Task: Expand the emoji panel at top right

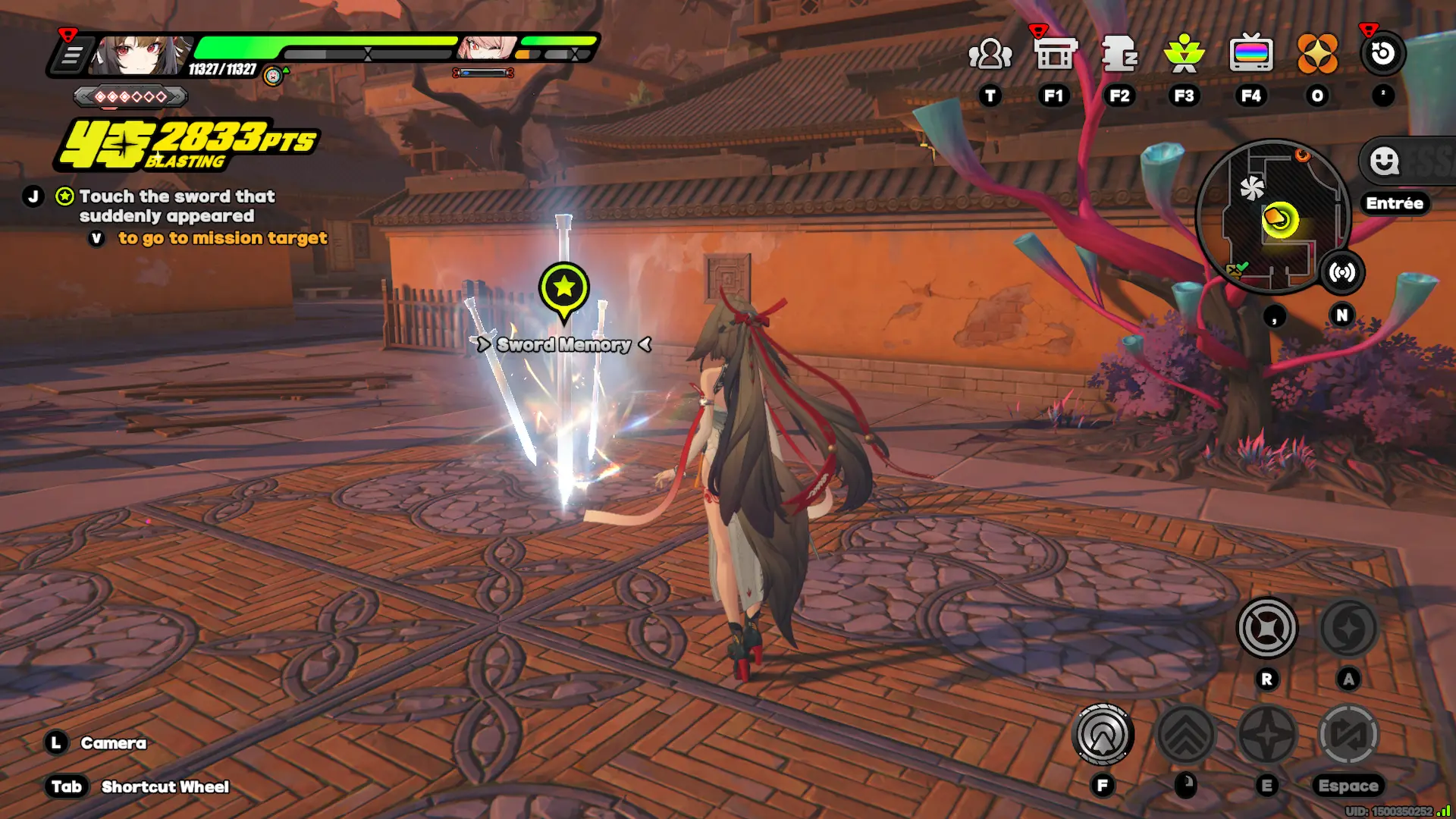Action: 1385,162
